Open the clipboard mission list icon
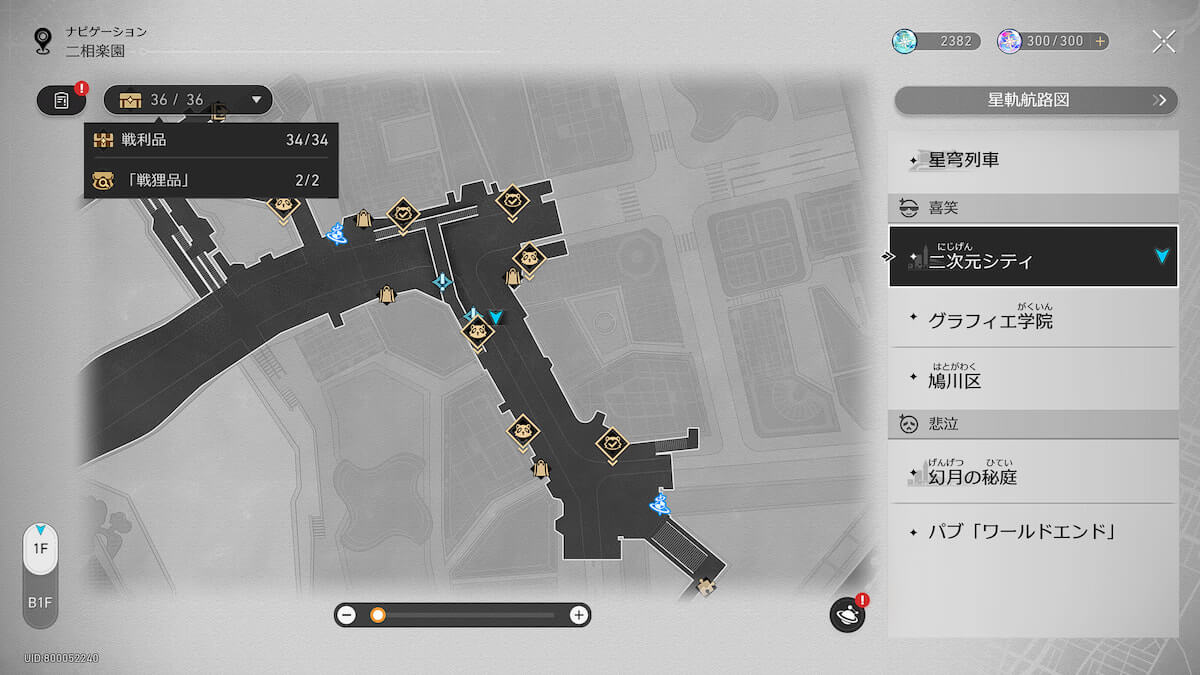 [x=62, y=100]
